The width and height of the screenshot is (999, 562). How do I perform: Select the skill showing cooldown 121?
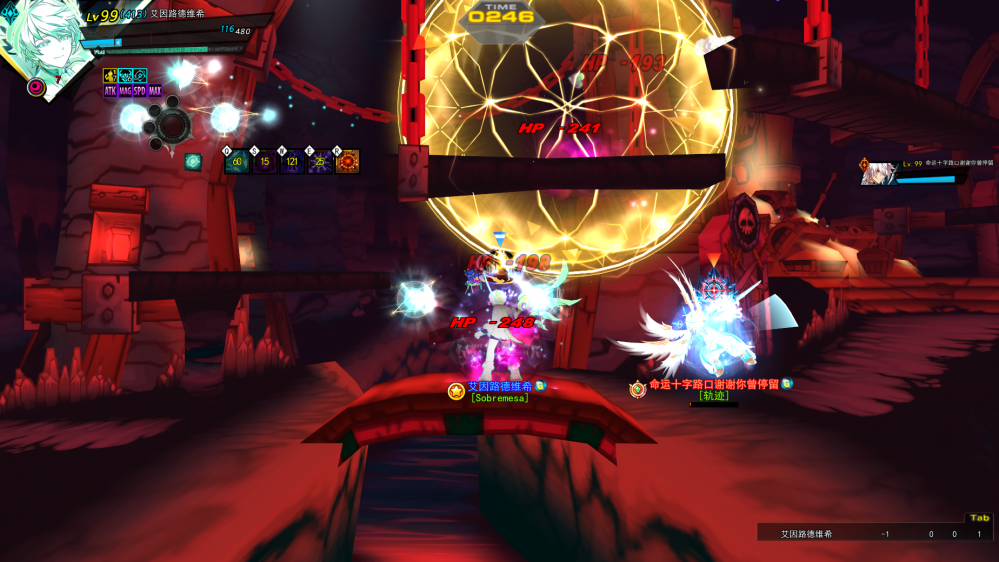292,161
